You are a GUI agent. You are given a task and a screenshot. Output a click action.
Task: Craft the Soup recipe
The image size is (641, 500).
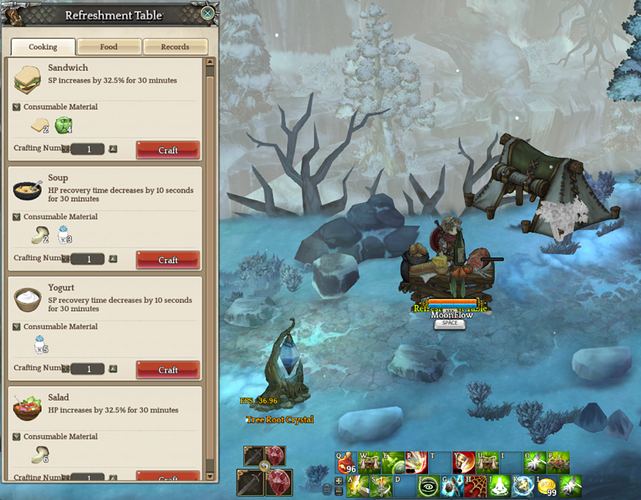[x=168, y=259]
